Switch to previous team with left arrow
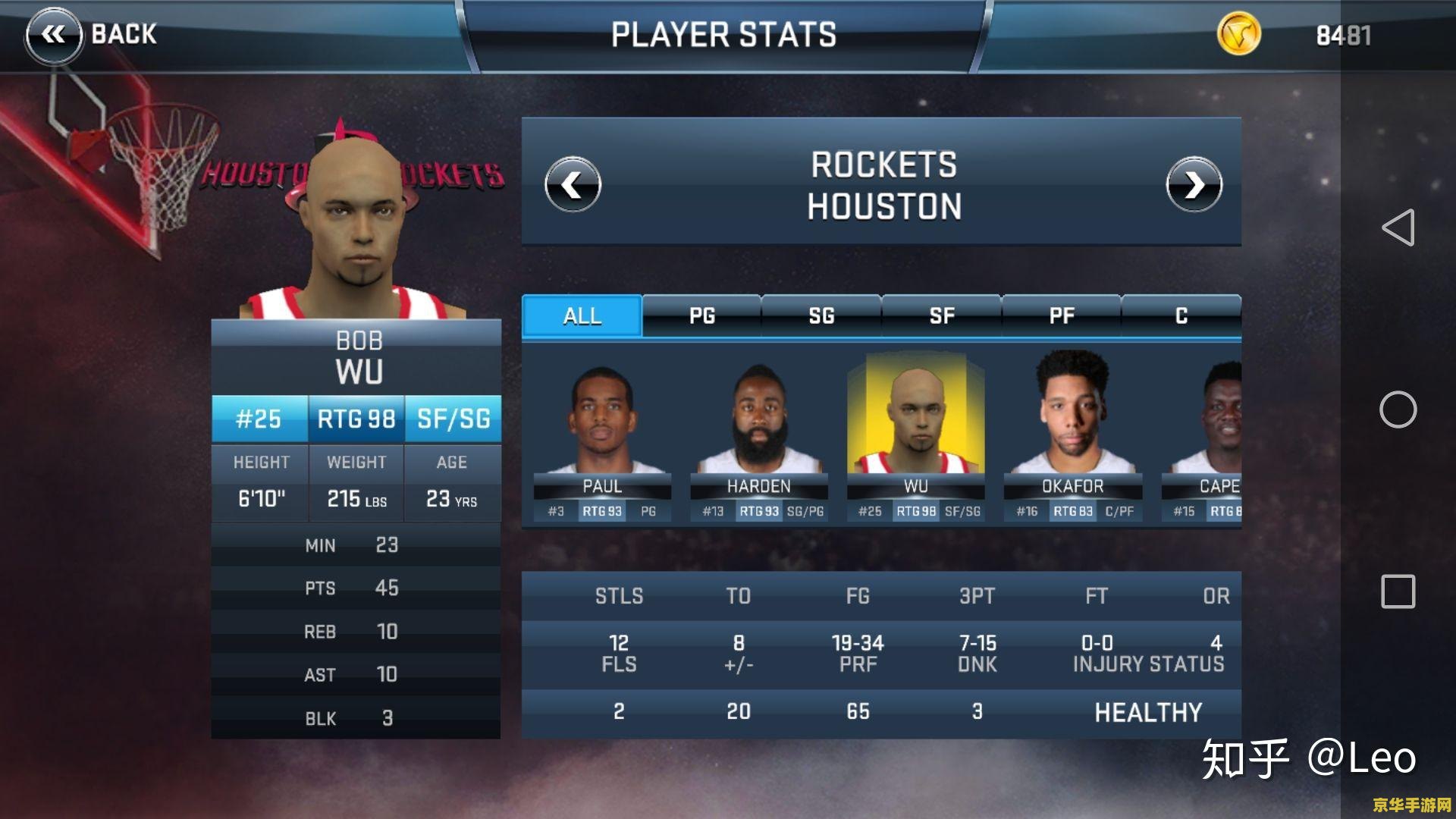 coord(573,184)
